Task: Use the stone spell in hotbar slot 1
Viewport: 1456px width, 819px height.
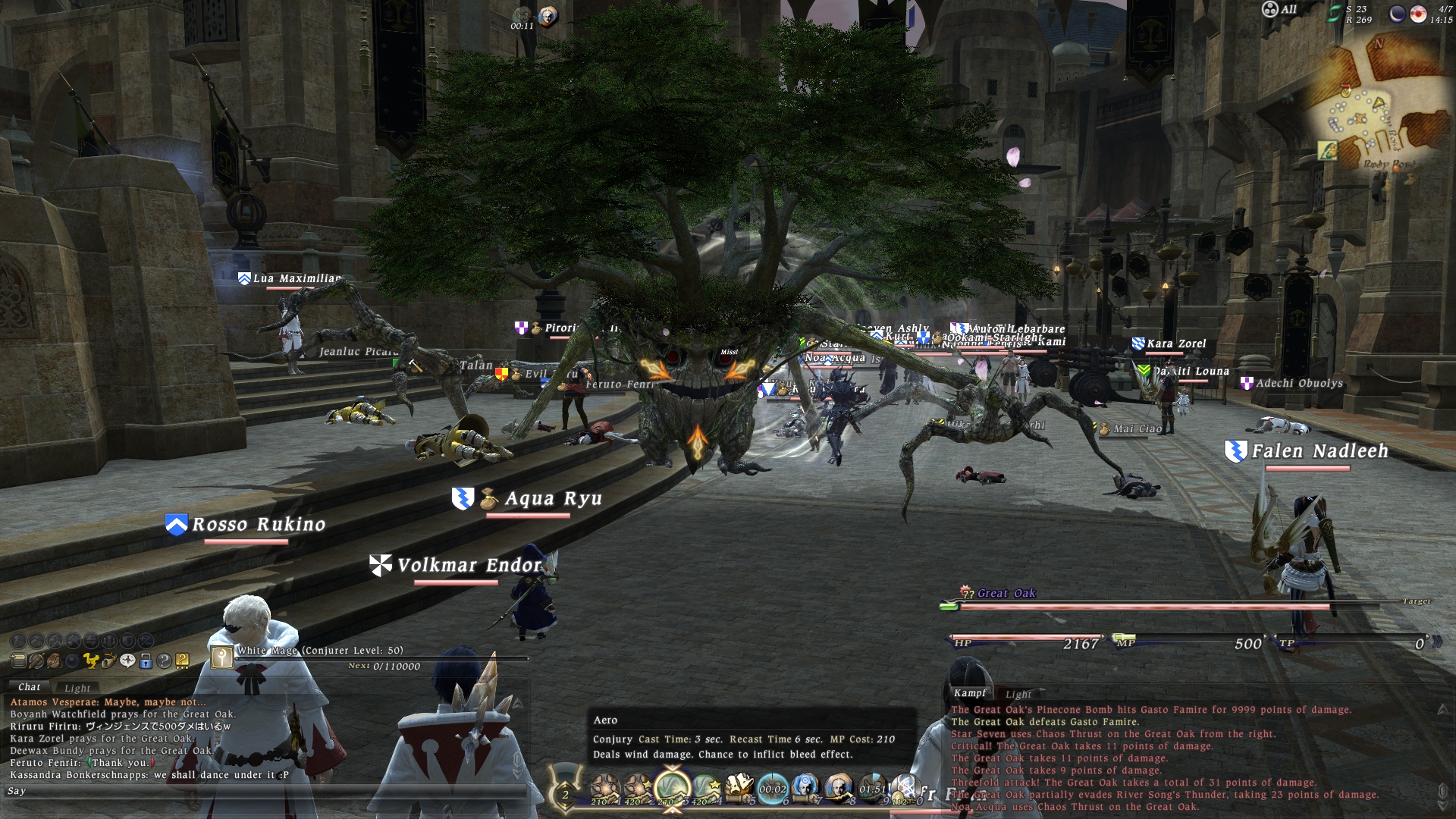Action: pyautogui.click(x=605, y=789)
